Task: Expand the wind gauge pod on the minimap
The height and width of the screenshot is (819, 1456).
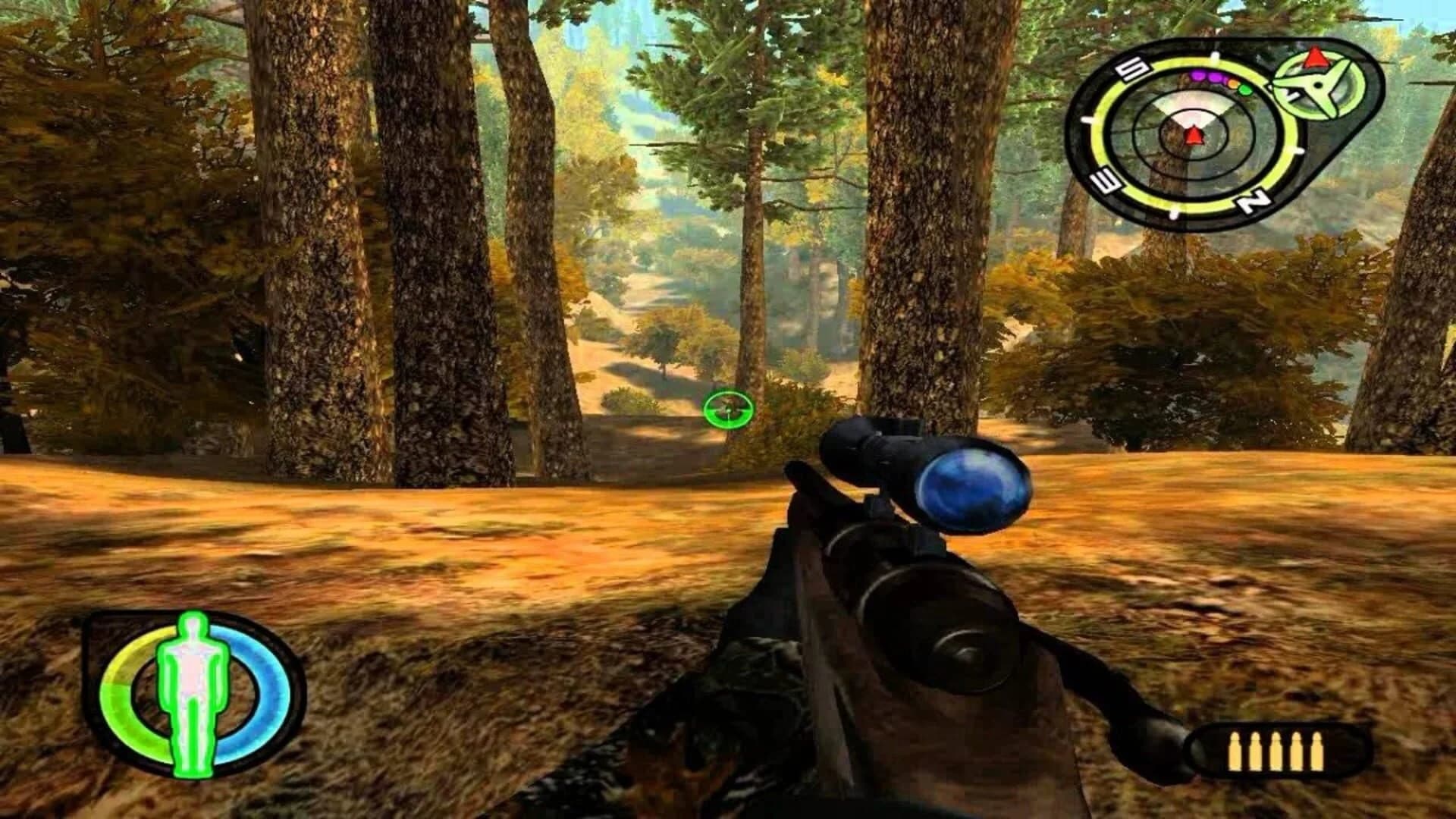Action: 1316,85
